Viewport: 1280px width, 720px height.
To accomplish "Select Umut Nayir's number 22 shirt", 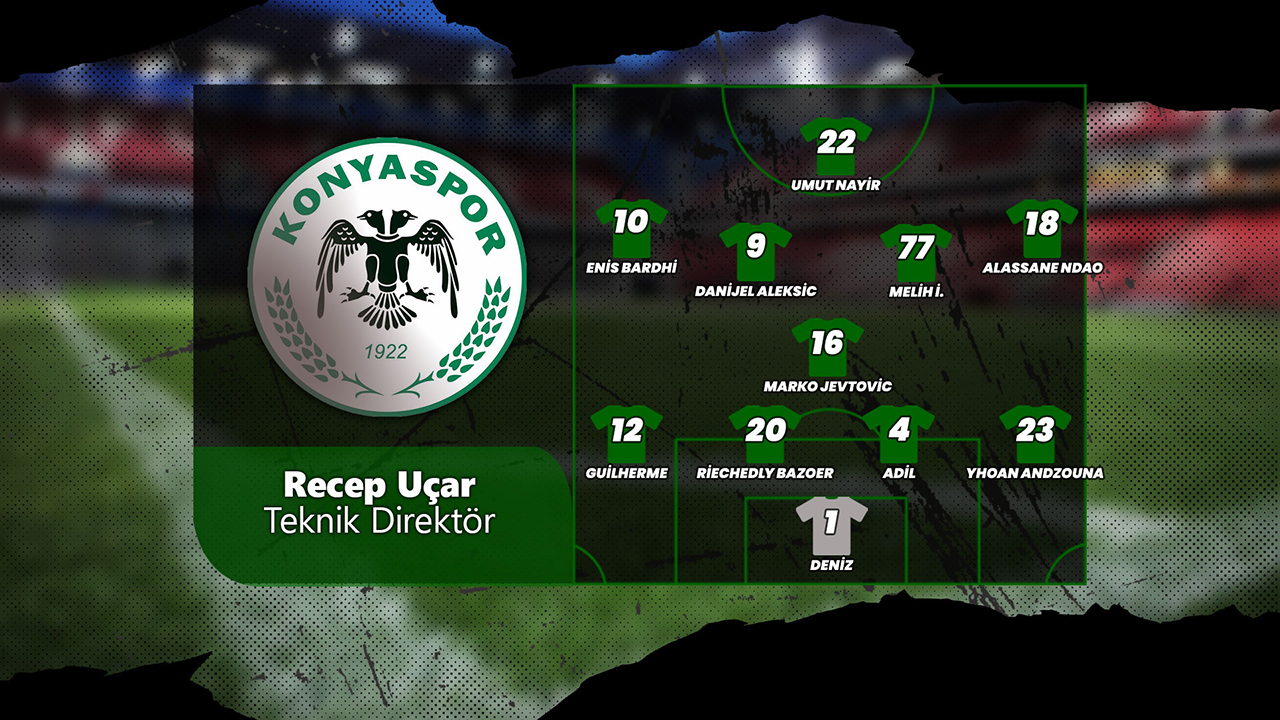I will click(836, 144).
